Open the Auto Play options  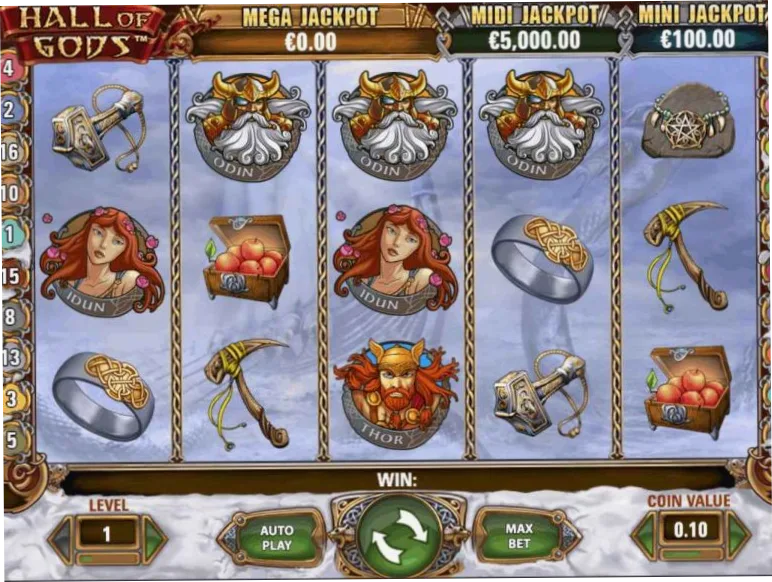276,536
